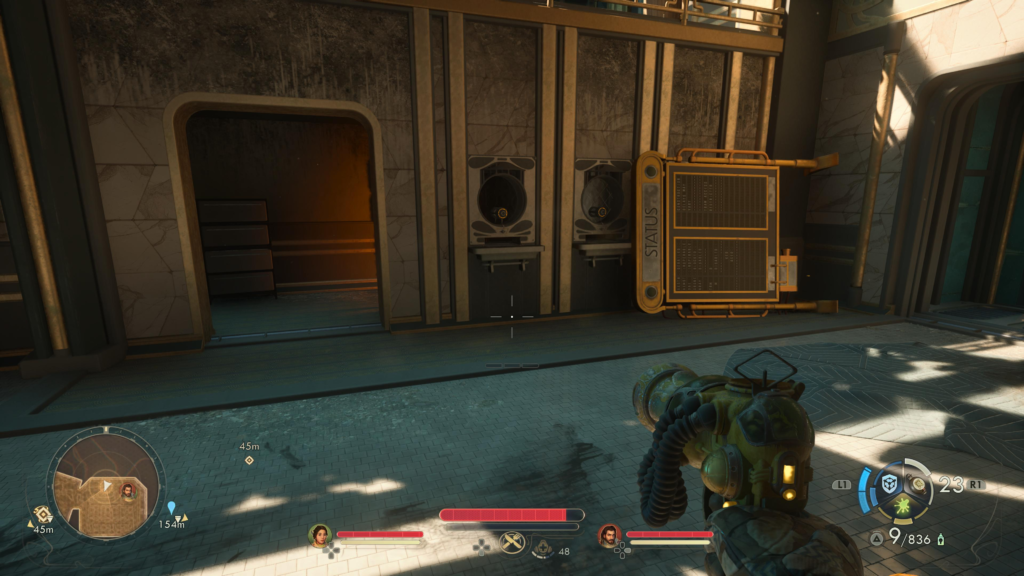Click the crossed tools icon below the health bar

(512, 542)
